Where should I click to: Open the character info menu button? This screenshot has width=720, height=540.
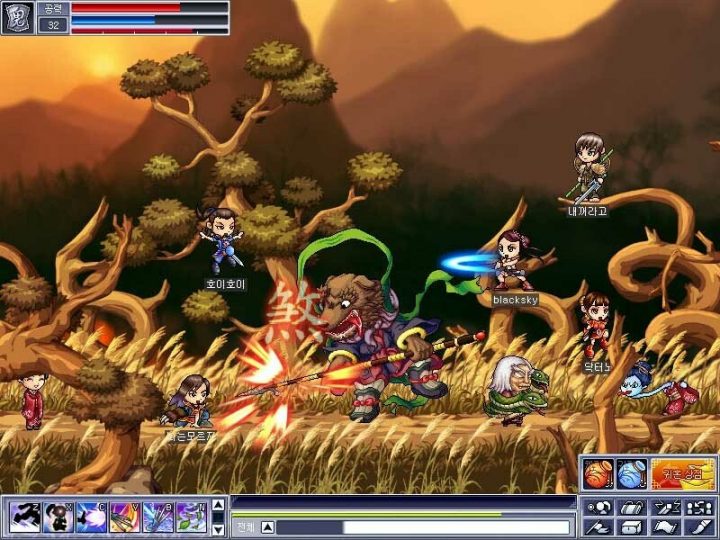[x=598, y=507]
